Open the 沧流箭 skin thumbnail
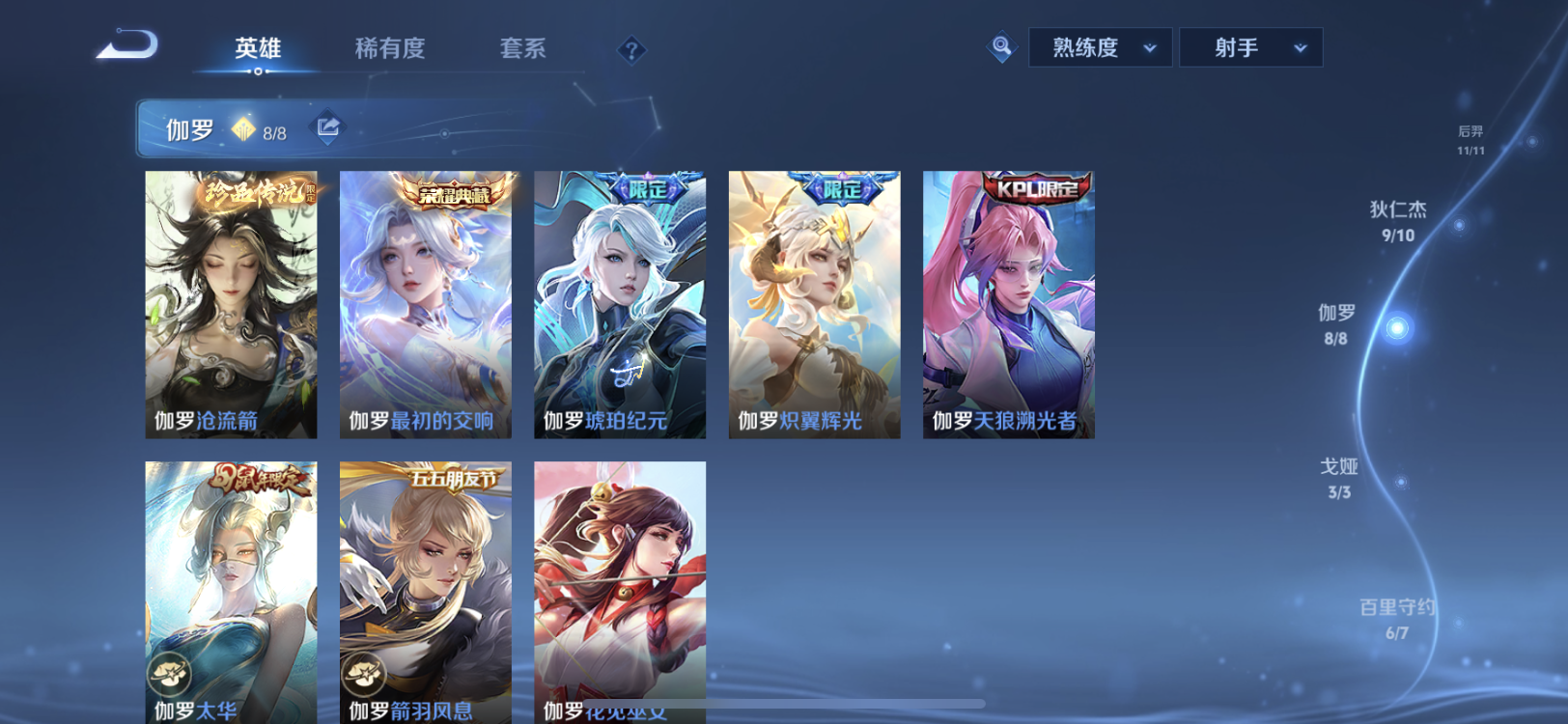Screen dimensions: 1568x724 point(230,304)
